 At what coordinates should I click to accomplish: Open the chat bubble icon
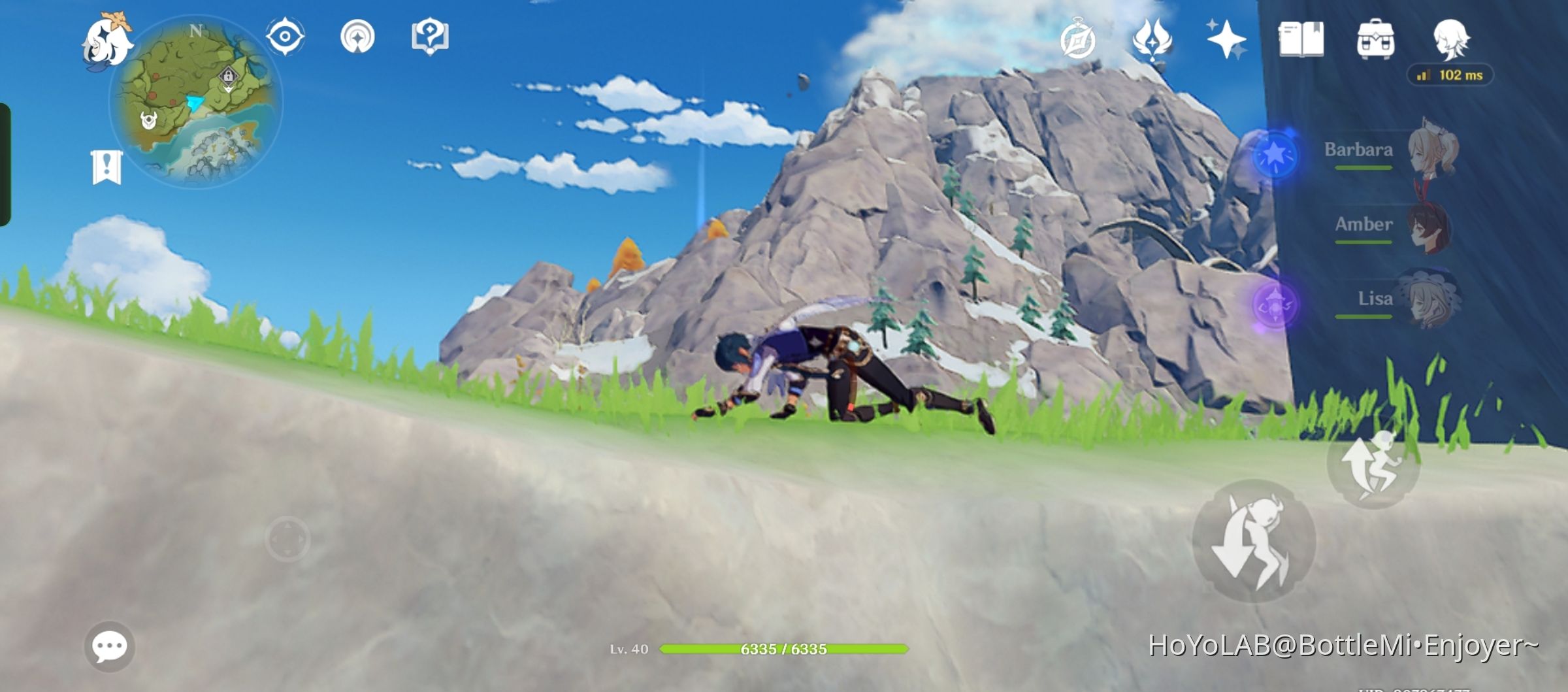click(111, 644)
